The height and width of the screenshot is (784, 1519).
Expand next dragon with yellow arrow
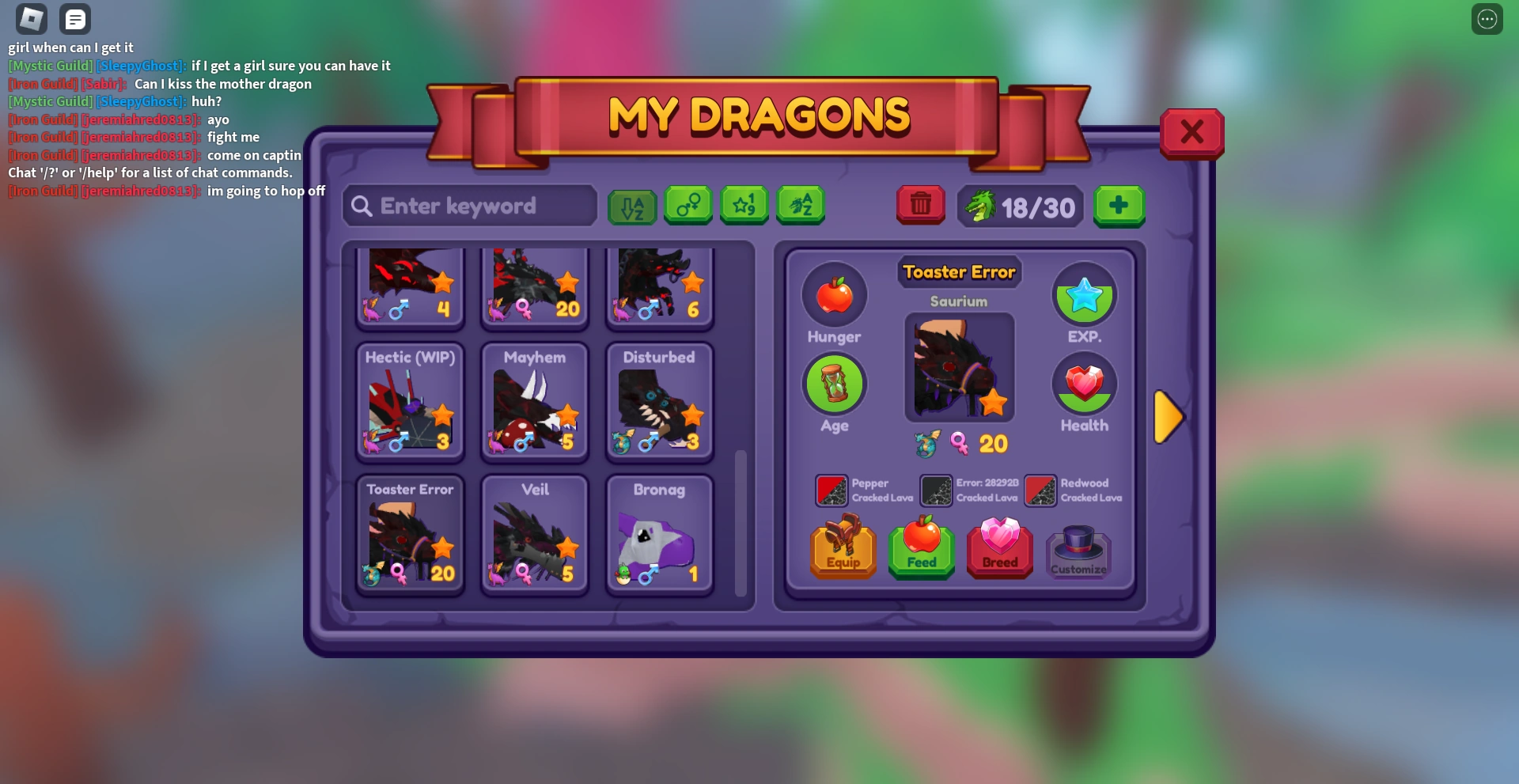[x=1169, y=417]
